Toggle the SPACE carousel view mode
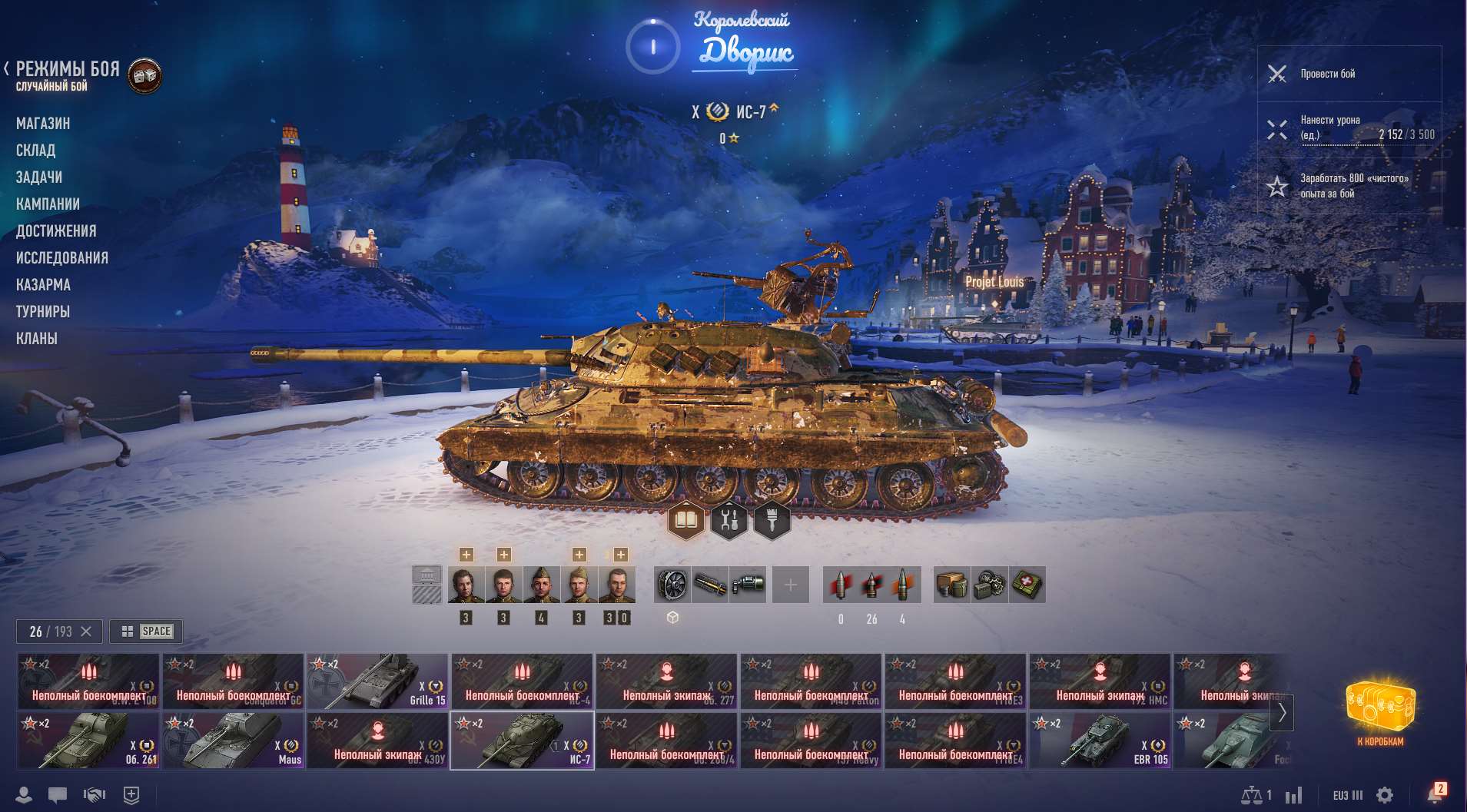 pyautogui.click(x=144, y=631)
